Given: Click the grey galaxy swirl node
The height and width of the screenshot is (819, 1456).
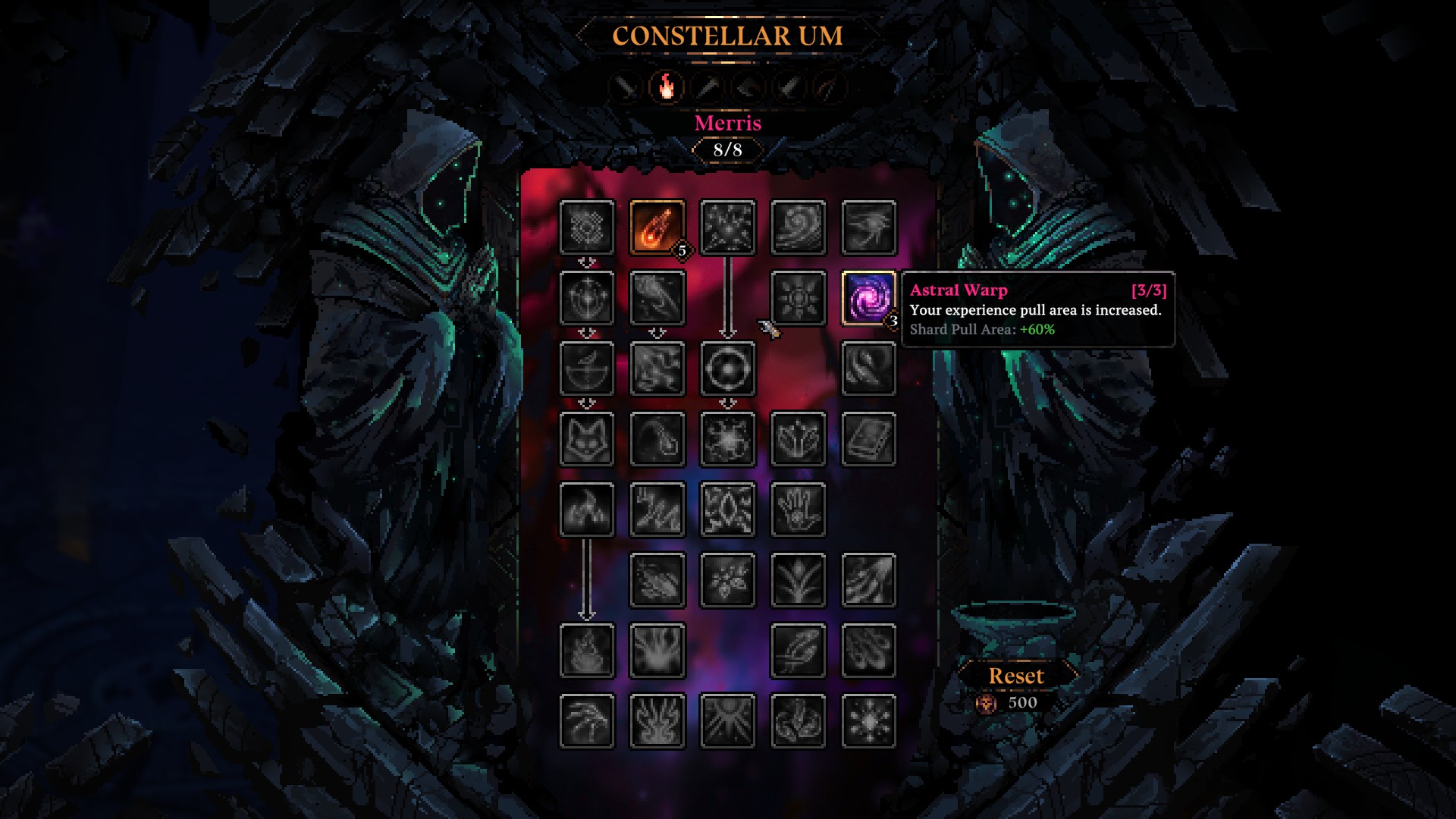Looking at the screenshot, I should (798, 227).
